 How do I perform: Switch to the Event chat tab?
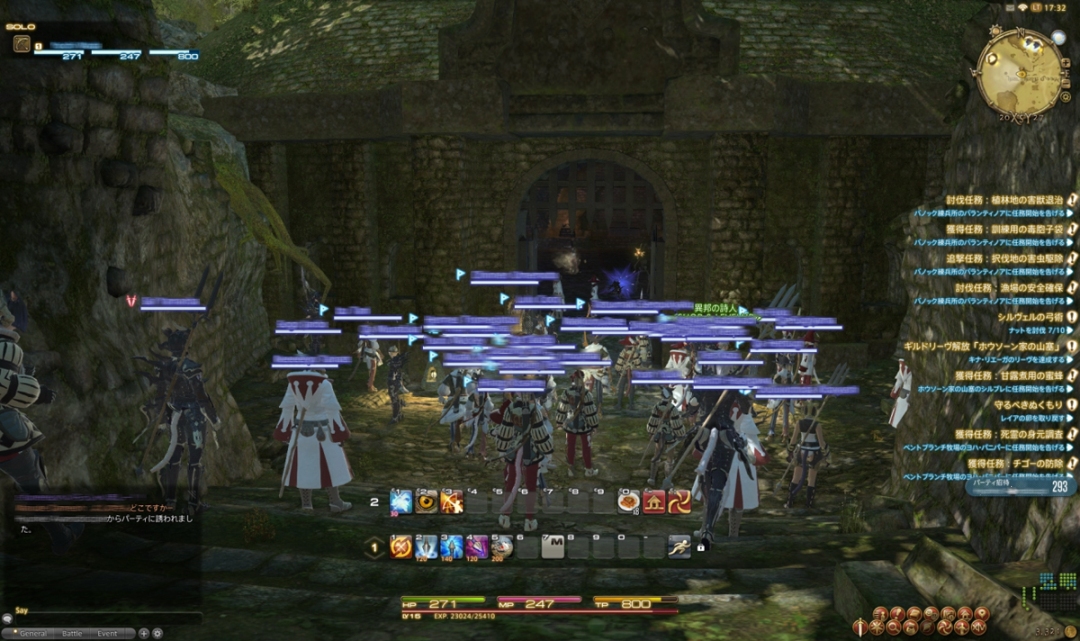coord(107,634)
